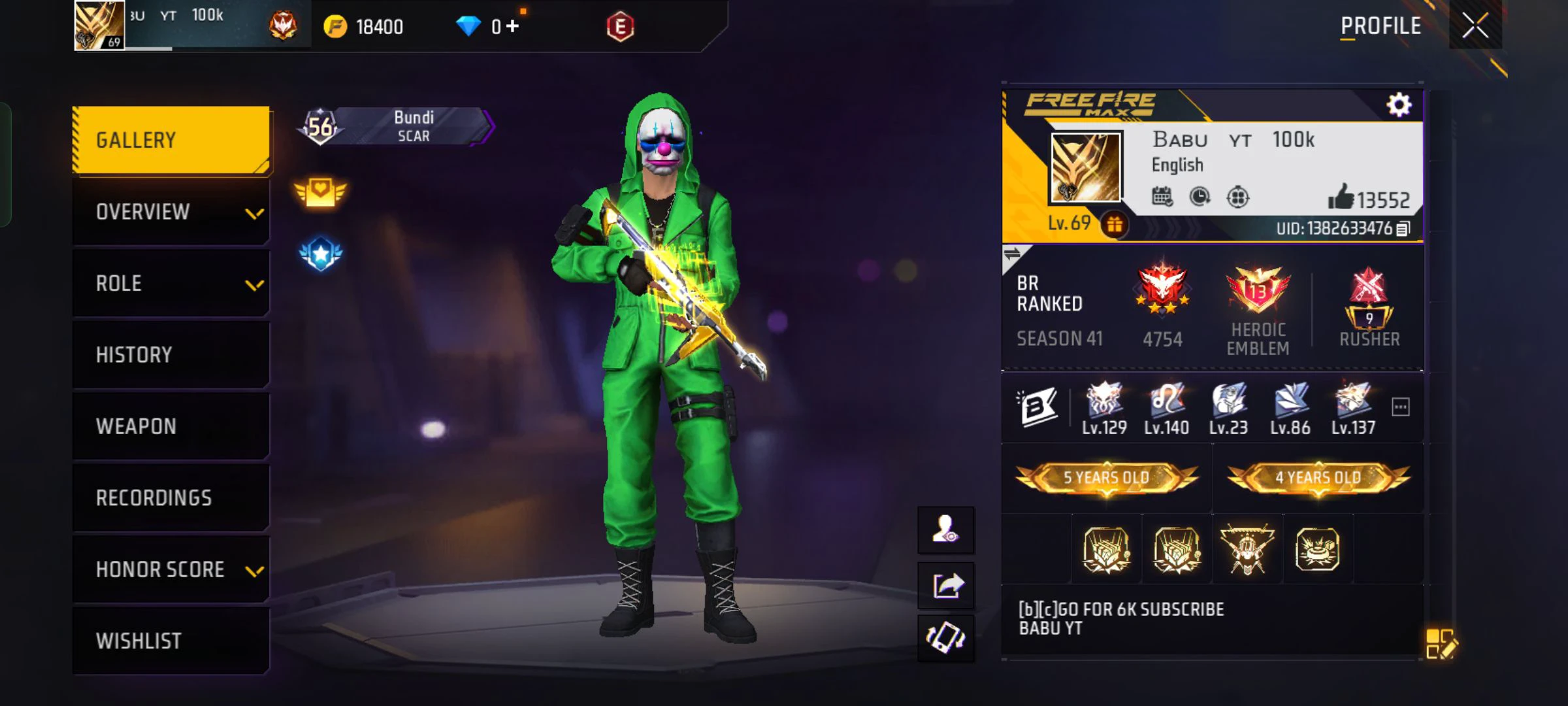Expand the Role section
This screenshot has height=706, width=1568.
coord(171,284)
